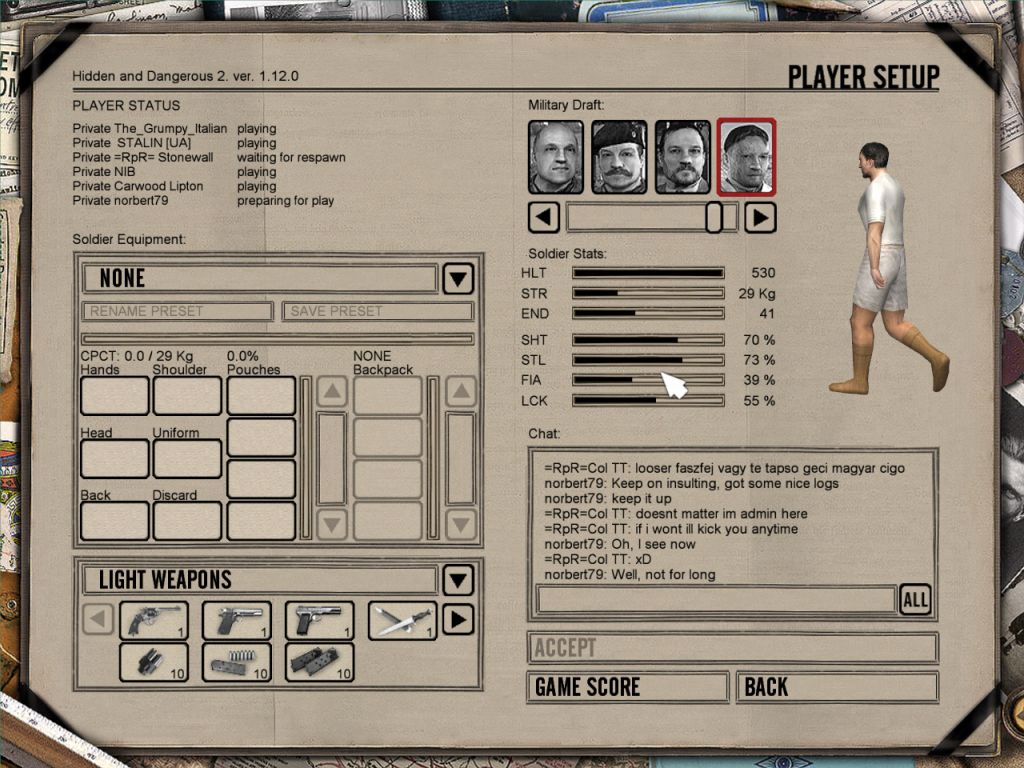
Task: Choose the soldier wearing a beret
Action: [x=619, y=157]
